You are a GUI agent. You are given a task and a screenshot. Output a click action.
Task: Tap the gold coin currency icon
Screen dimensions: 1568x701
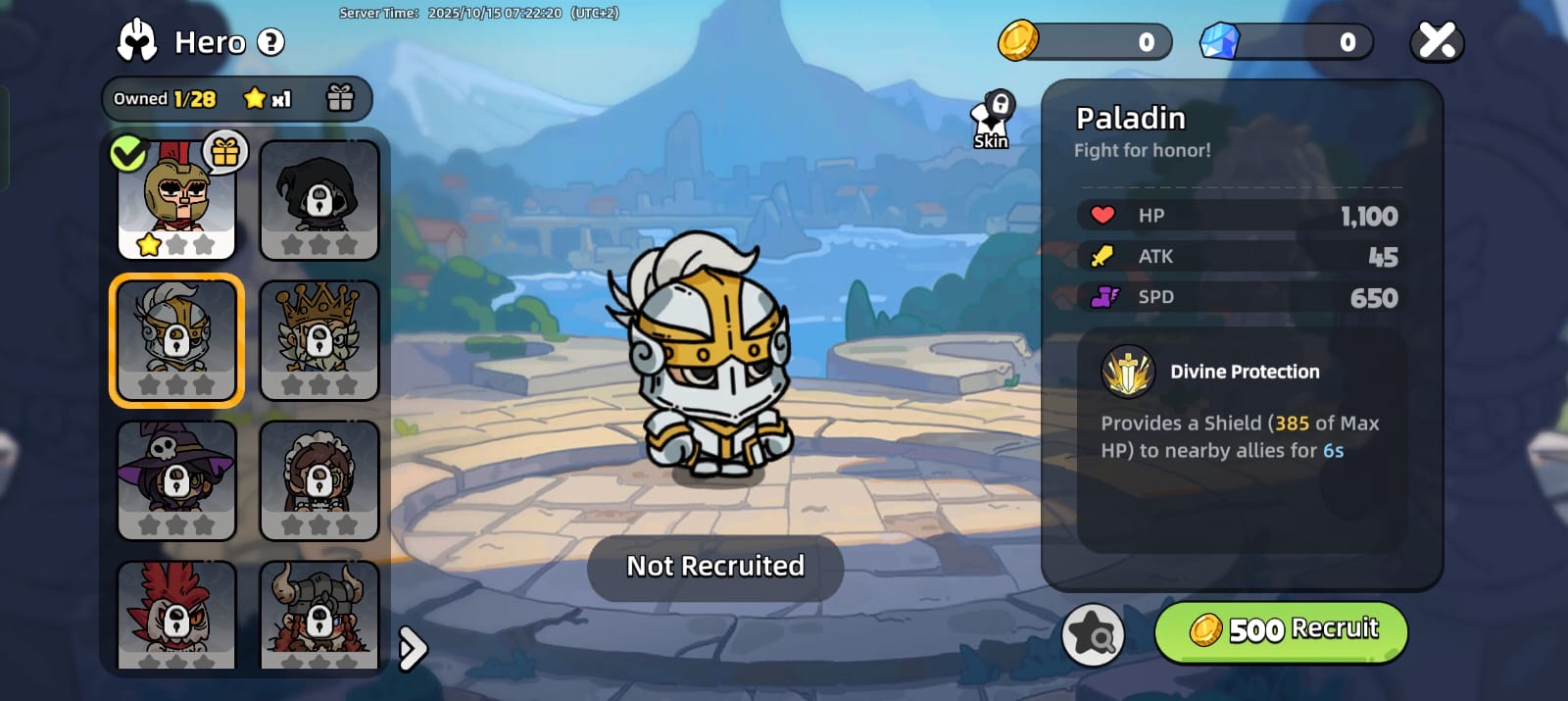(x=1018, y=41)
